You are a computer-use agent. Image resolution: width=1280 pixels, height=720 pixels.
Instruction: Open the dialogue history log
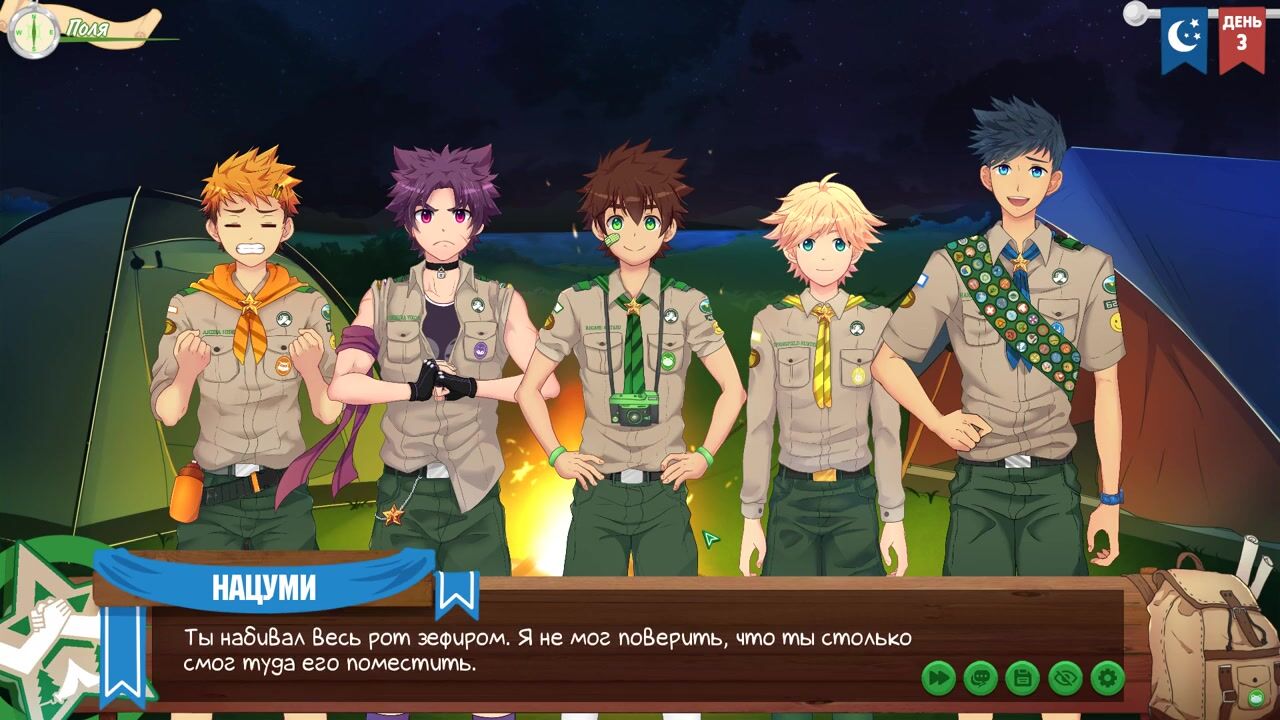980,678
